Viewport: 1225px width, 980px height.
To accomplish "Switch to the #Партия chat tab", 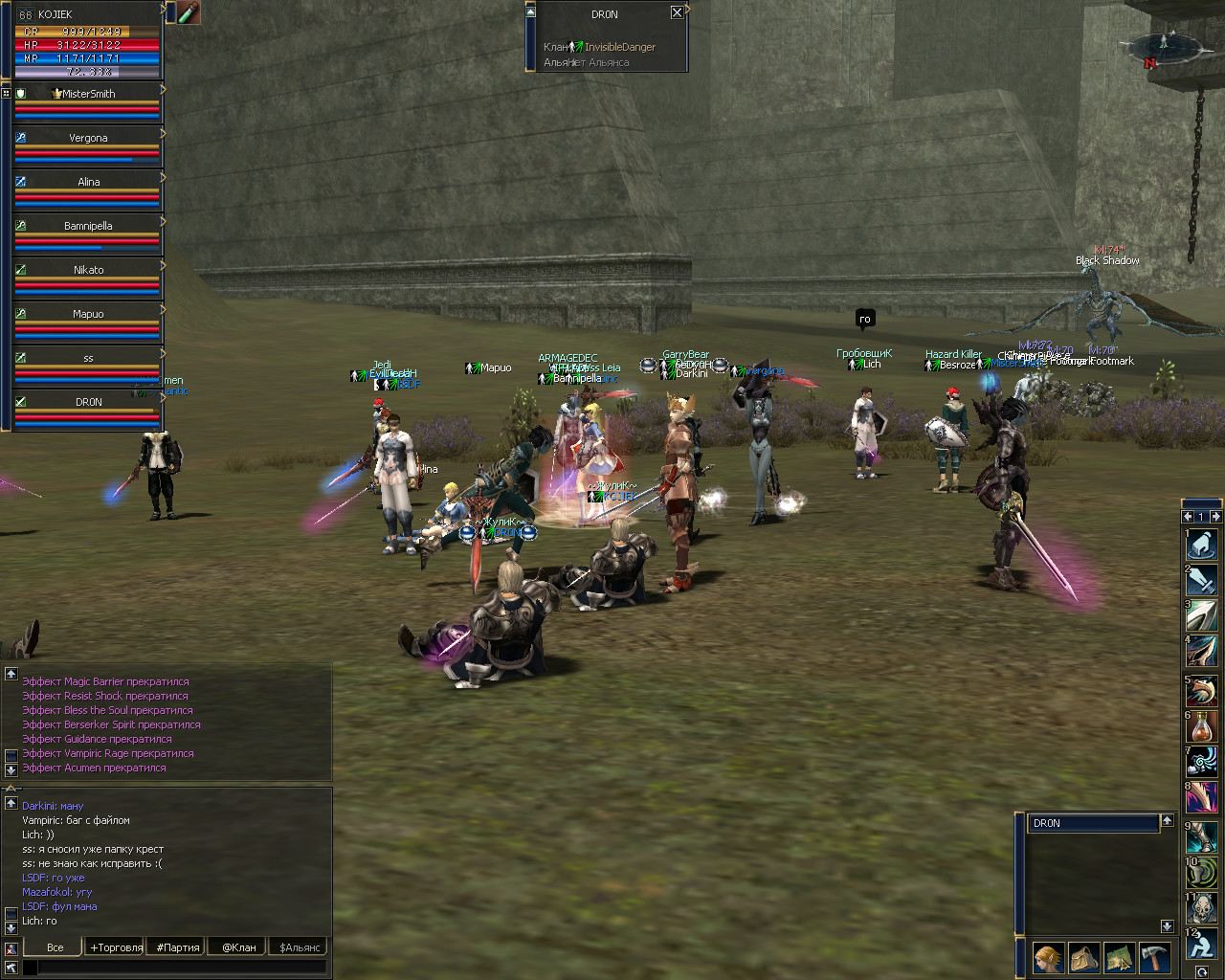I will pyautogui.click(x=178, y=947).
